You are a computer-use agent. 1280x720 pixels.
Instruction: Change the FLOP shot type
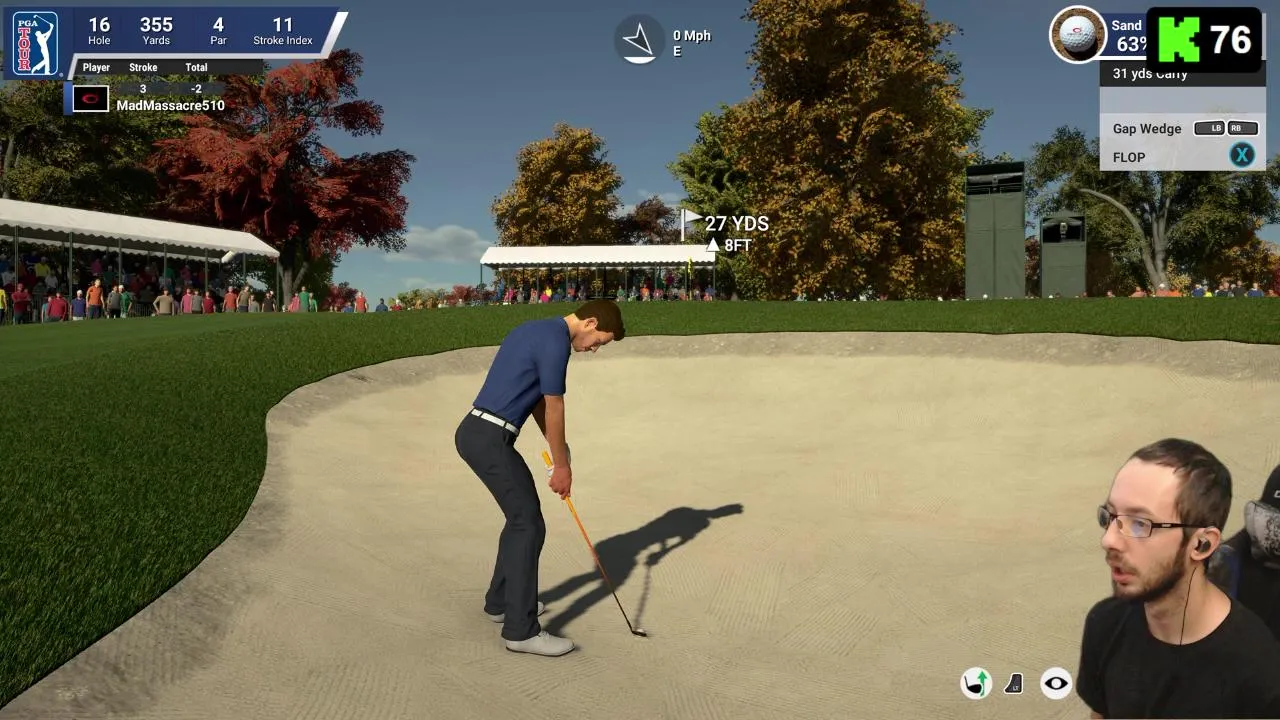click(1241, 155)
